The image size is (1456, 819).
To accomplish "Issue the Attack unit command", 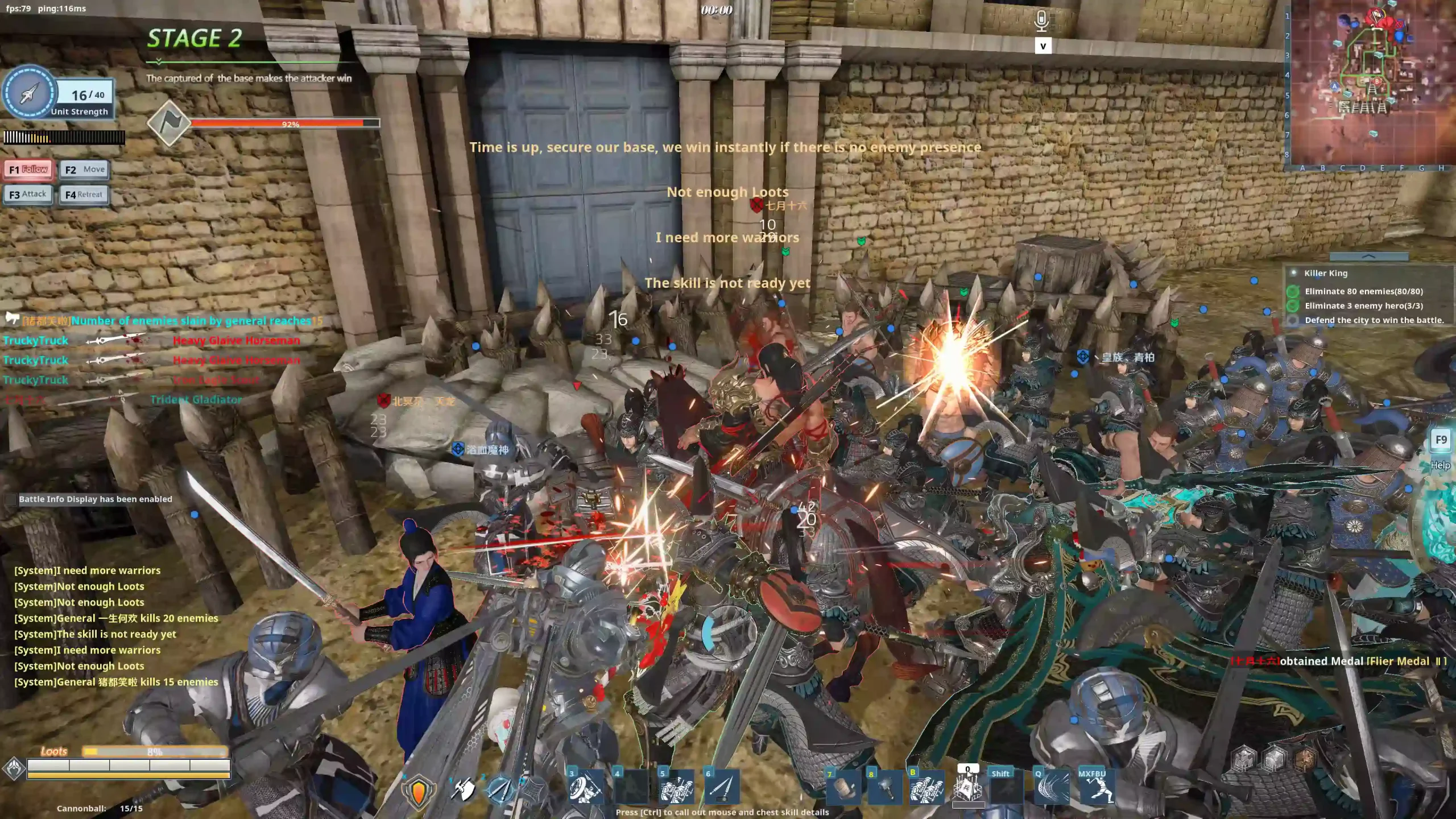I will click(28, 195).
